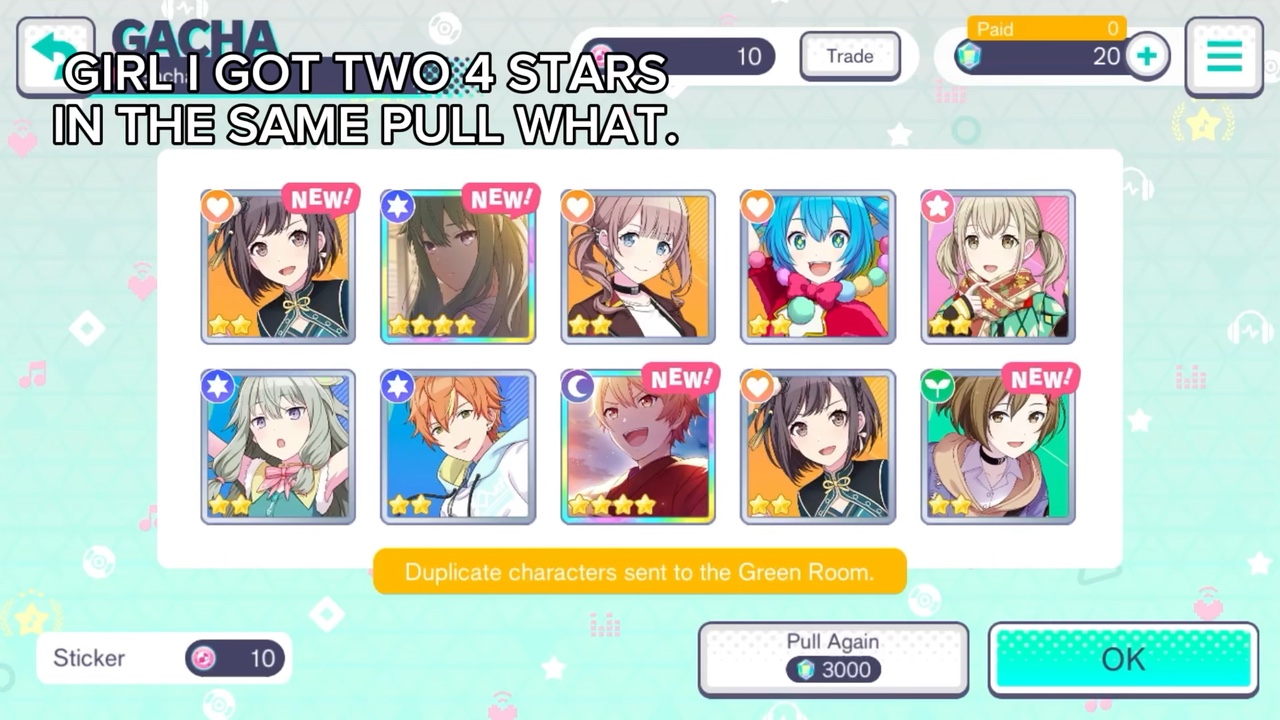
Task: Select the light-brown-haired girl with choker card
Action: pyautogui.click(x=638, y=267)
